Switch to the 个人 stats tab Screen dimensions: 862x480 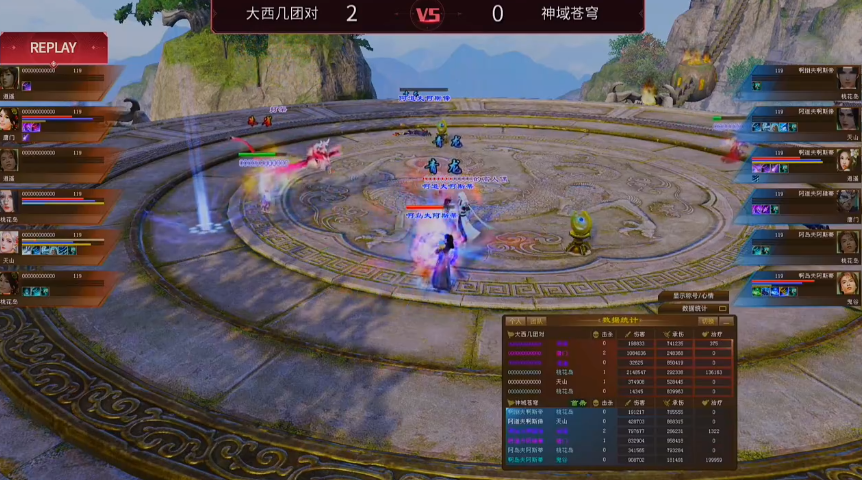pos(516,321)
